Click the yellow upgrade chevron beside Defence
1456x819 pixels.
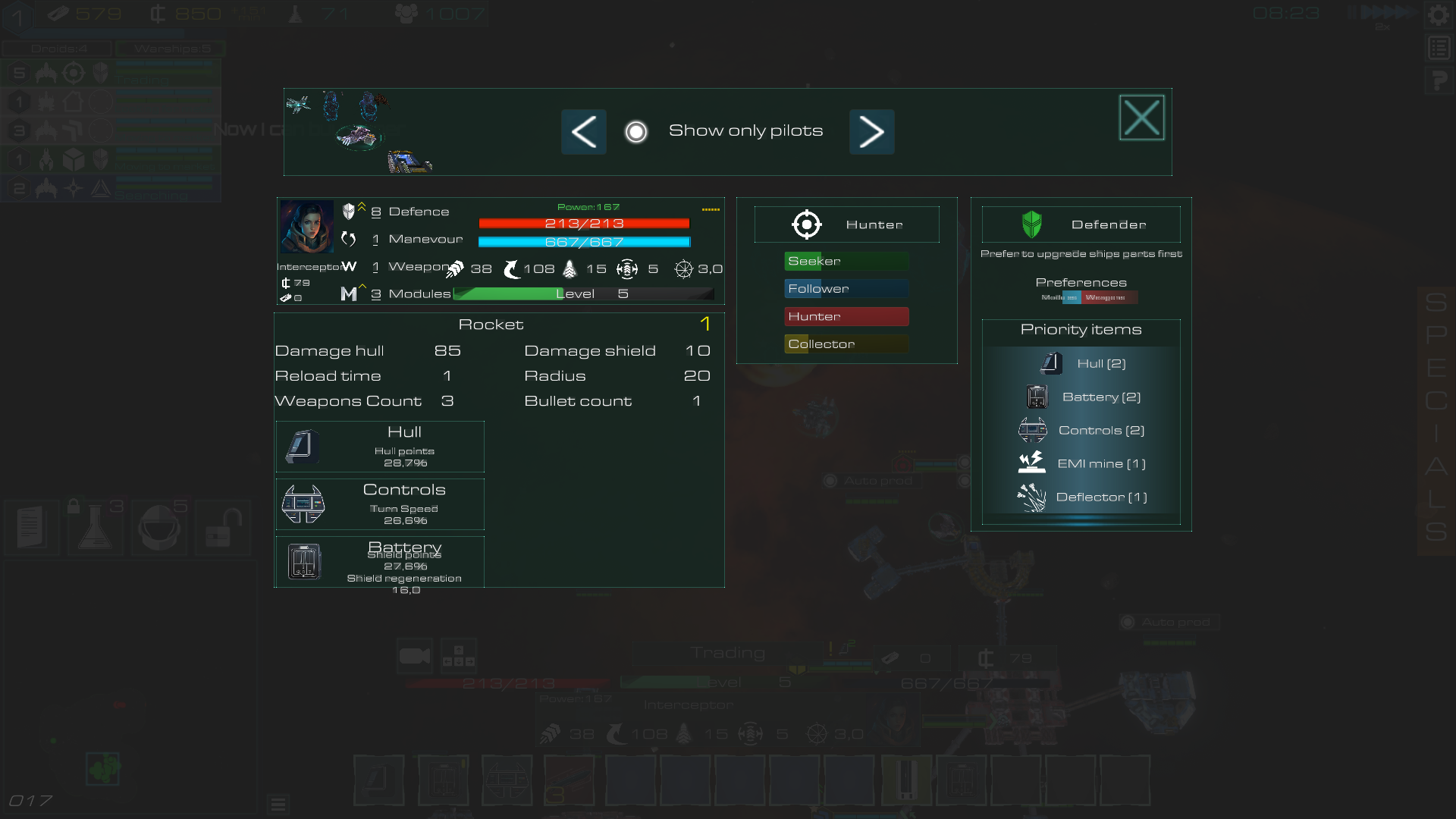click(x=363, y=206)
